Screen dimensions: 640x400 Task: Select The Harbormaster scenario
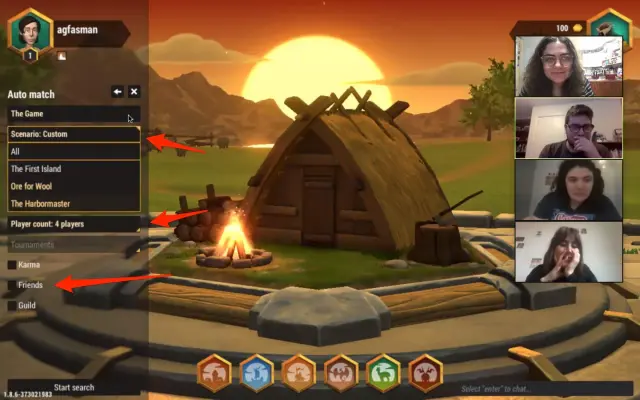tap(73, 204)
